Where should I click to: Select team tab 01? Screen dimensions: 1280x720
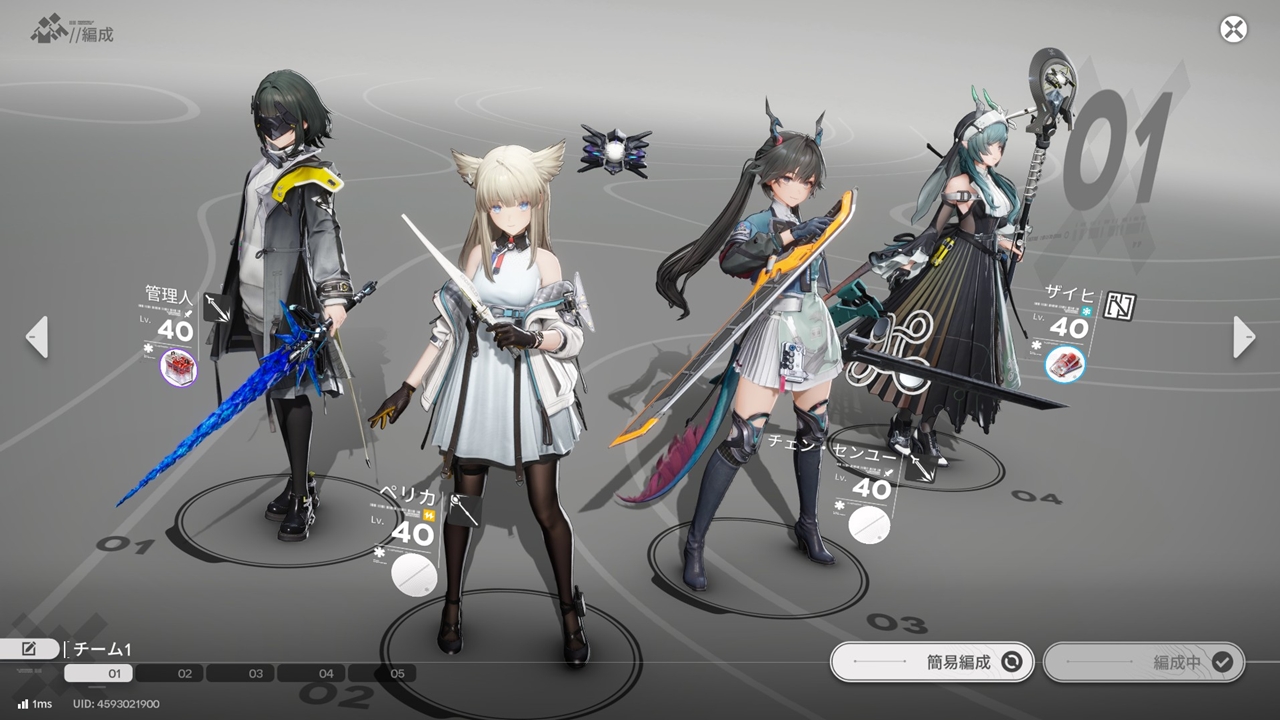[x=114, y=674]
